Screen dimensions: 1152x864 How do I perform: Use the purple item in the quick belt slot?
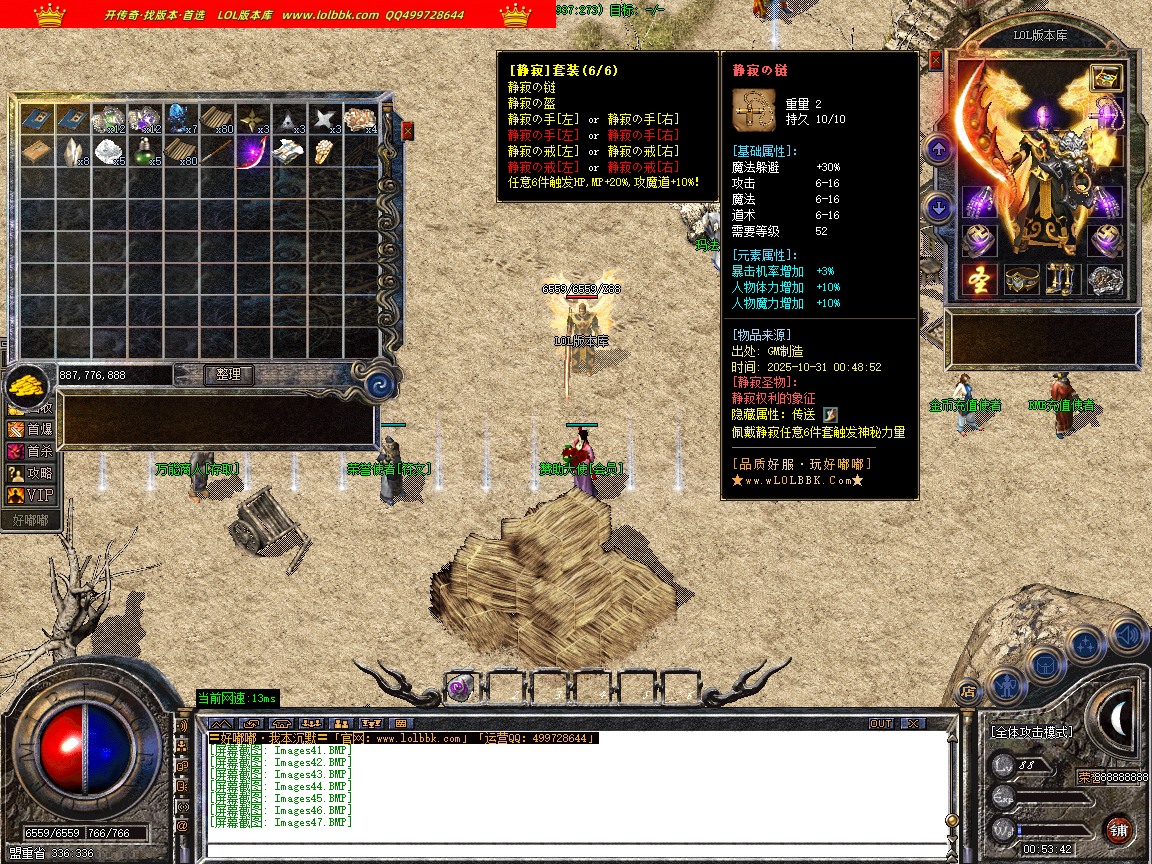click(x=461, y=688)
